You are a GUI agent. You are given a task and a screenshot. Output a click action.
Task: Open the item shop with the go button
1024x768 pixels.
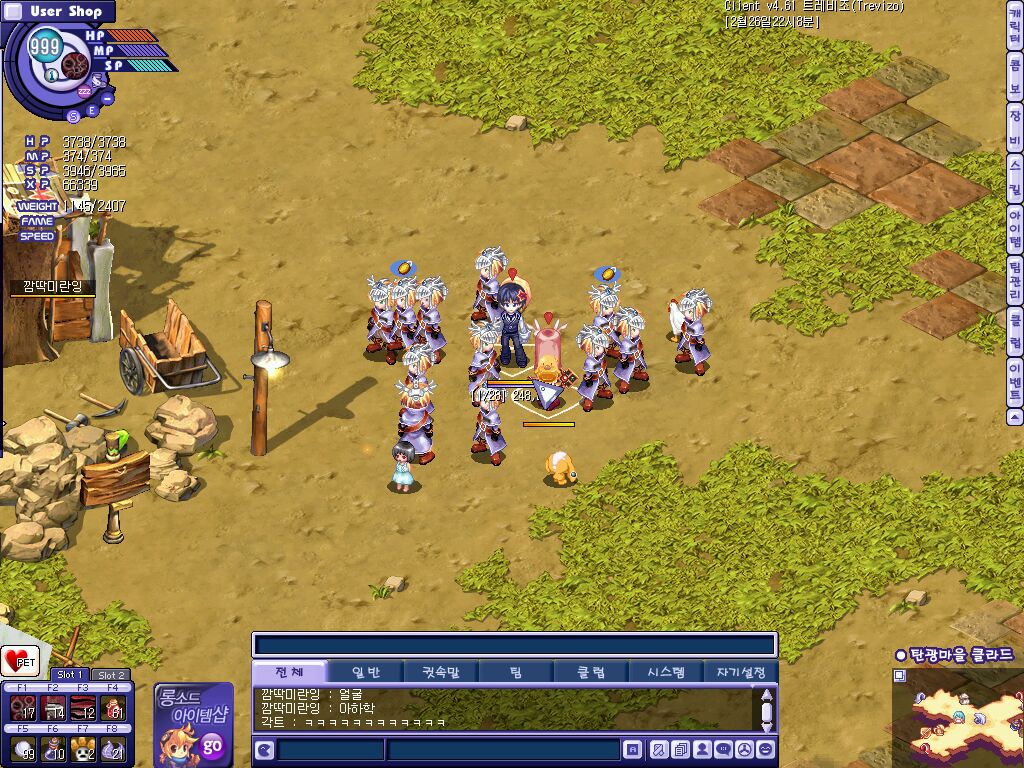coord(212,746)
